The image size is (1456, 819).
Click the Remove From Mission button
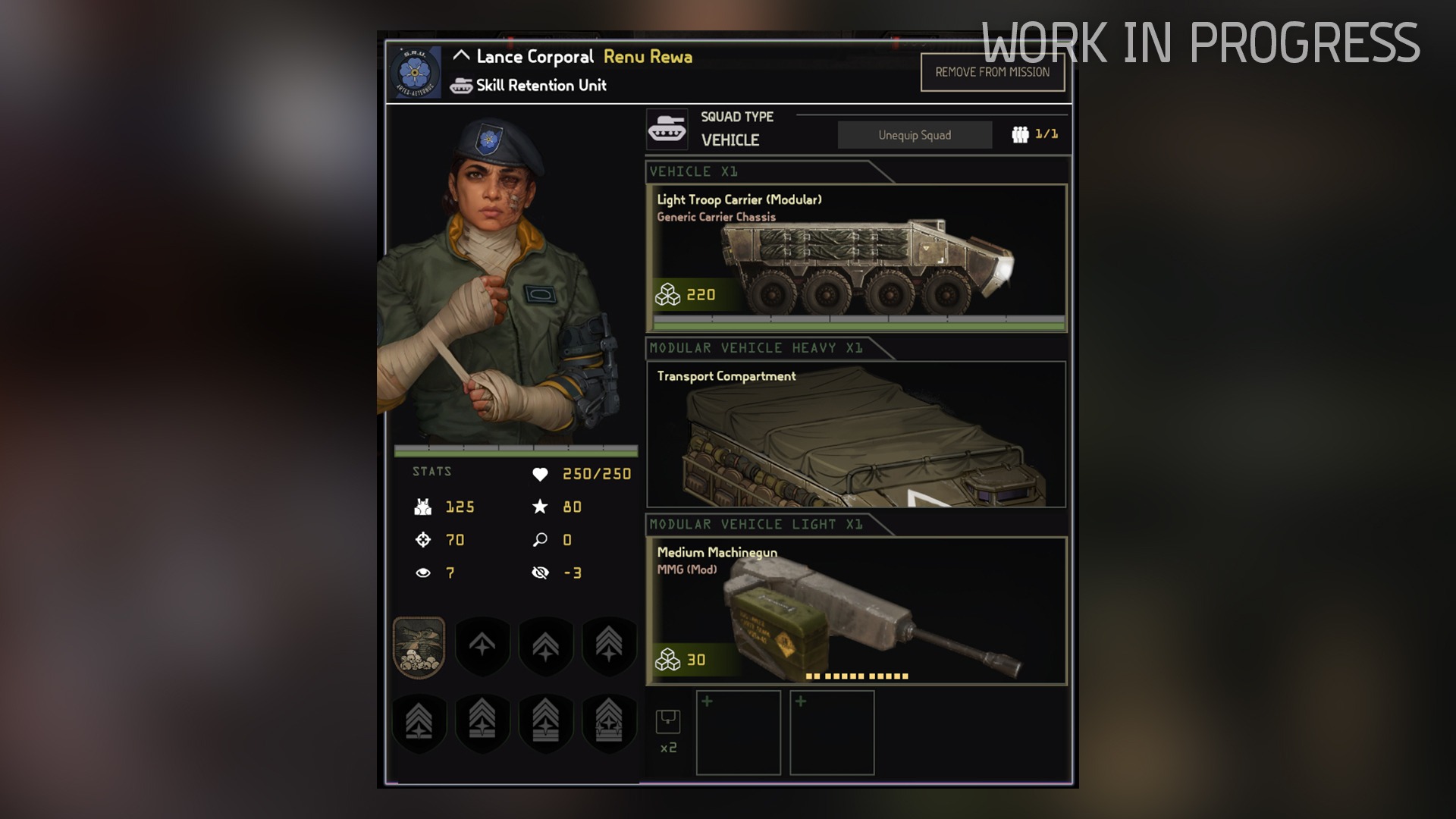pyautogui.click(x=992, y=73)
